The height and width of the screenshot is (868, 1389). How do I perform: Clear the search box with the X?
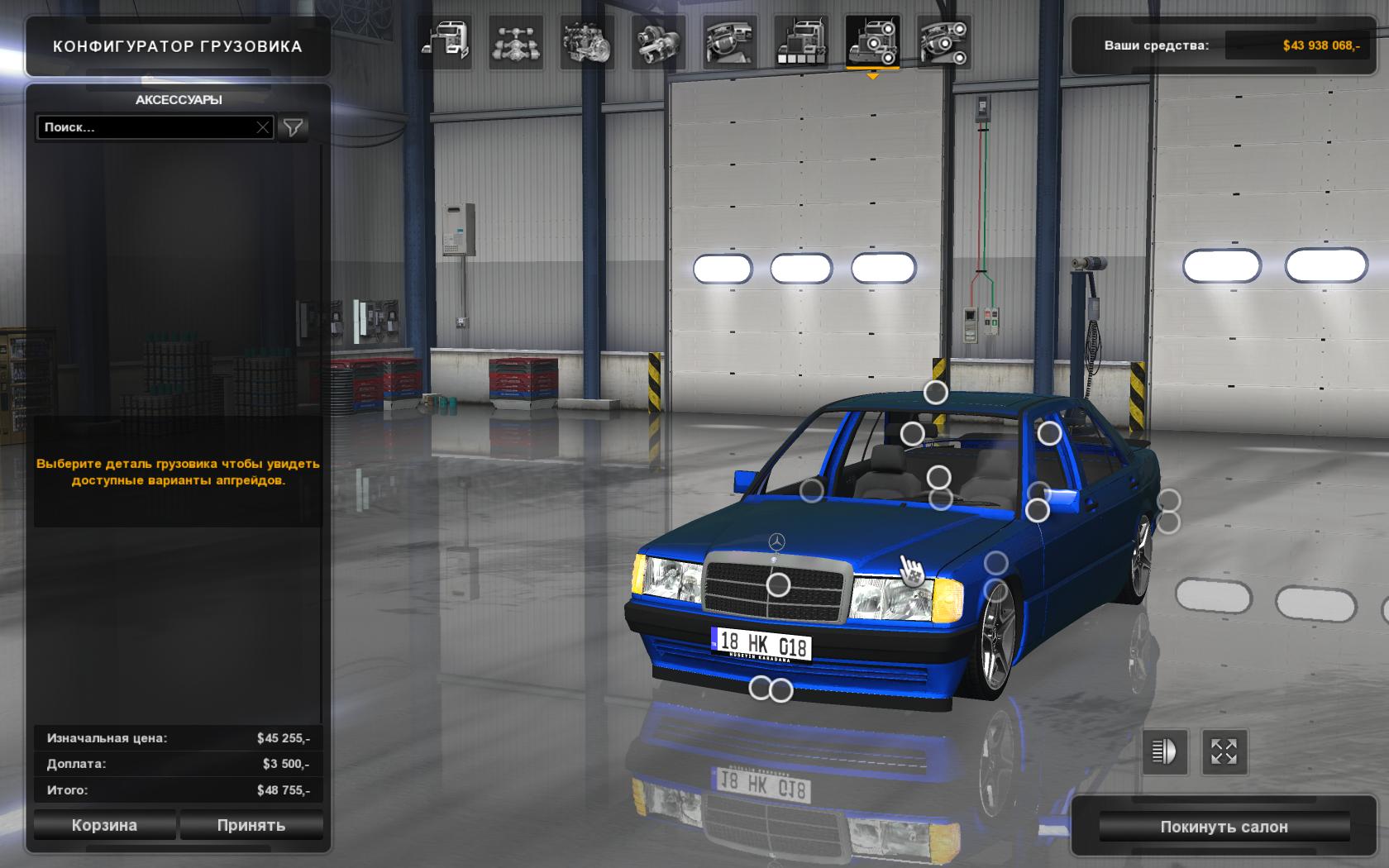coord(263,127)
